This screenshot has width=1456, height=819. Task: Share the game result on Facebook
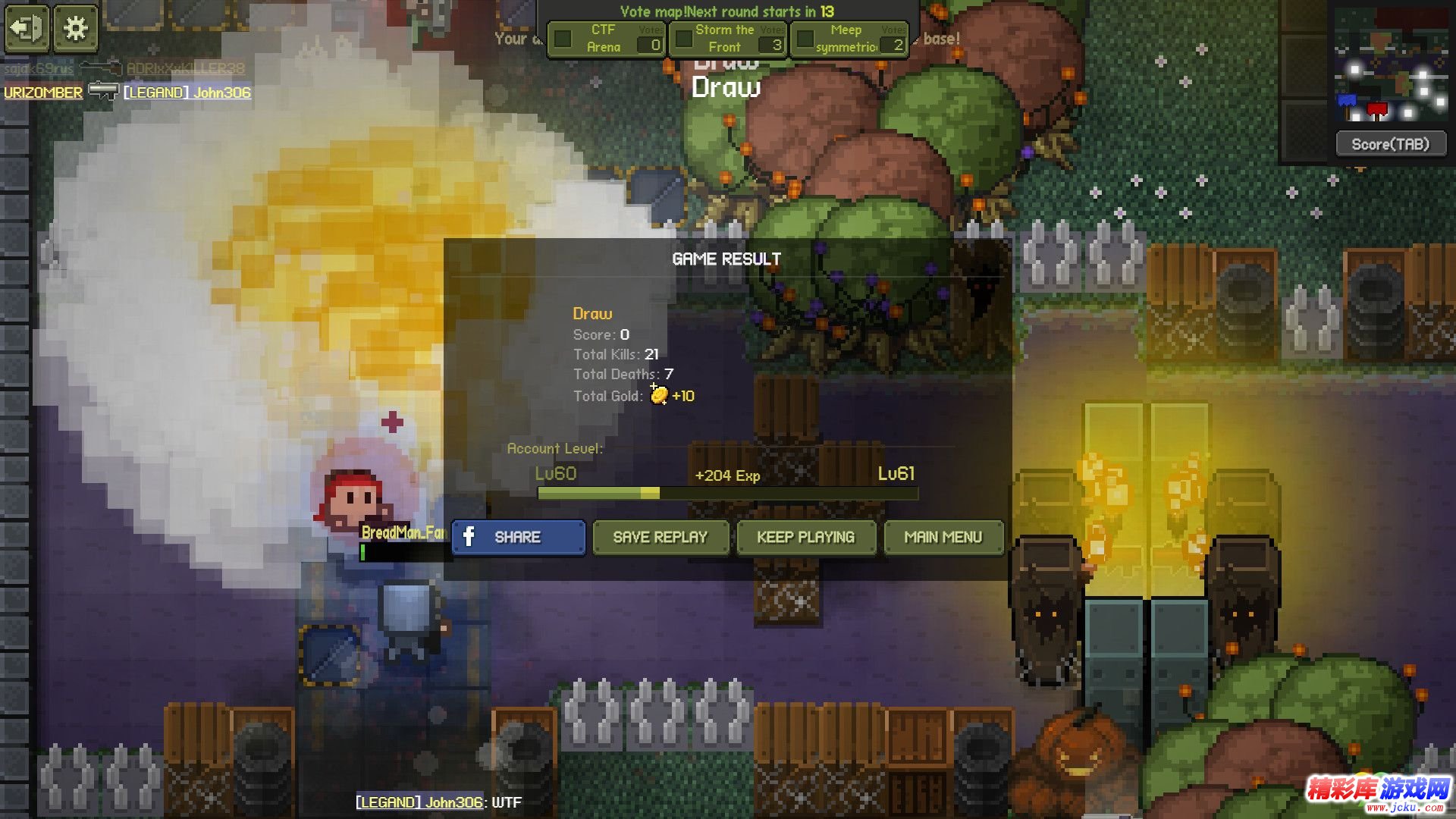click(519, 538)
